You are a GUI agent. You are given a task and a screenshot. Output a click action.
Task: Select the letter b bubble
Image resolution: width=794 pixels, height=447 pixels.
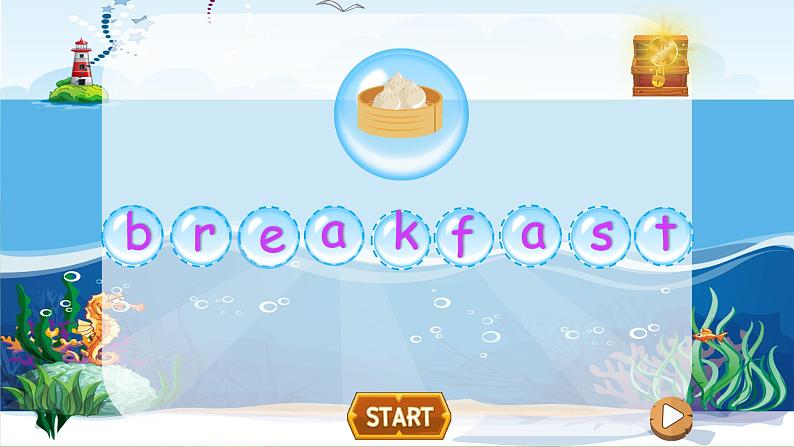pyautogui.click(x=136, y=235)
